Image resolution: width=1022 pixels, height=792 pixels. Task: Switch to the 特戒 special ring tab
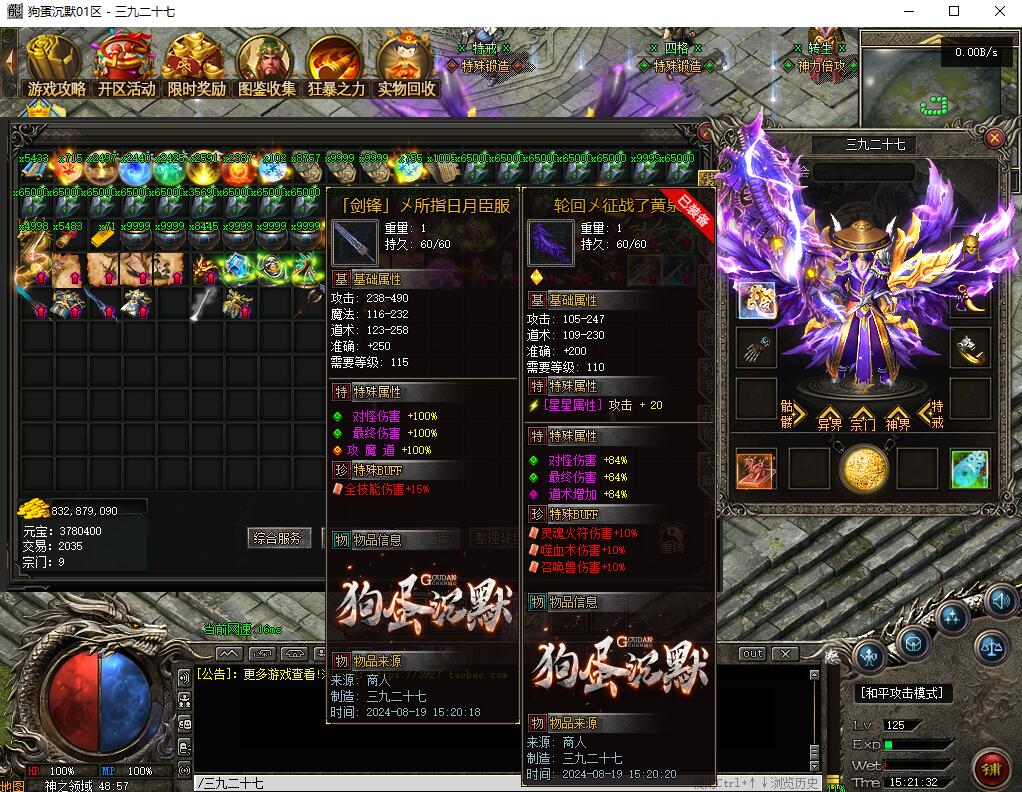pyautogui.click(x=934, y=413)
